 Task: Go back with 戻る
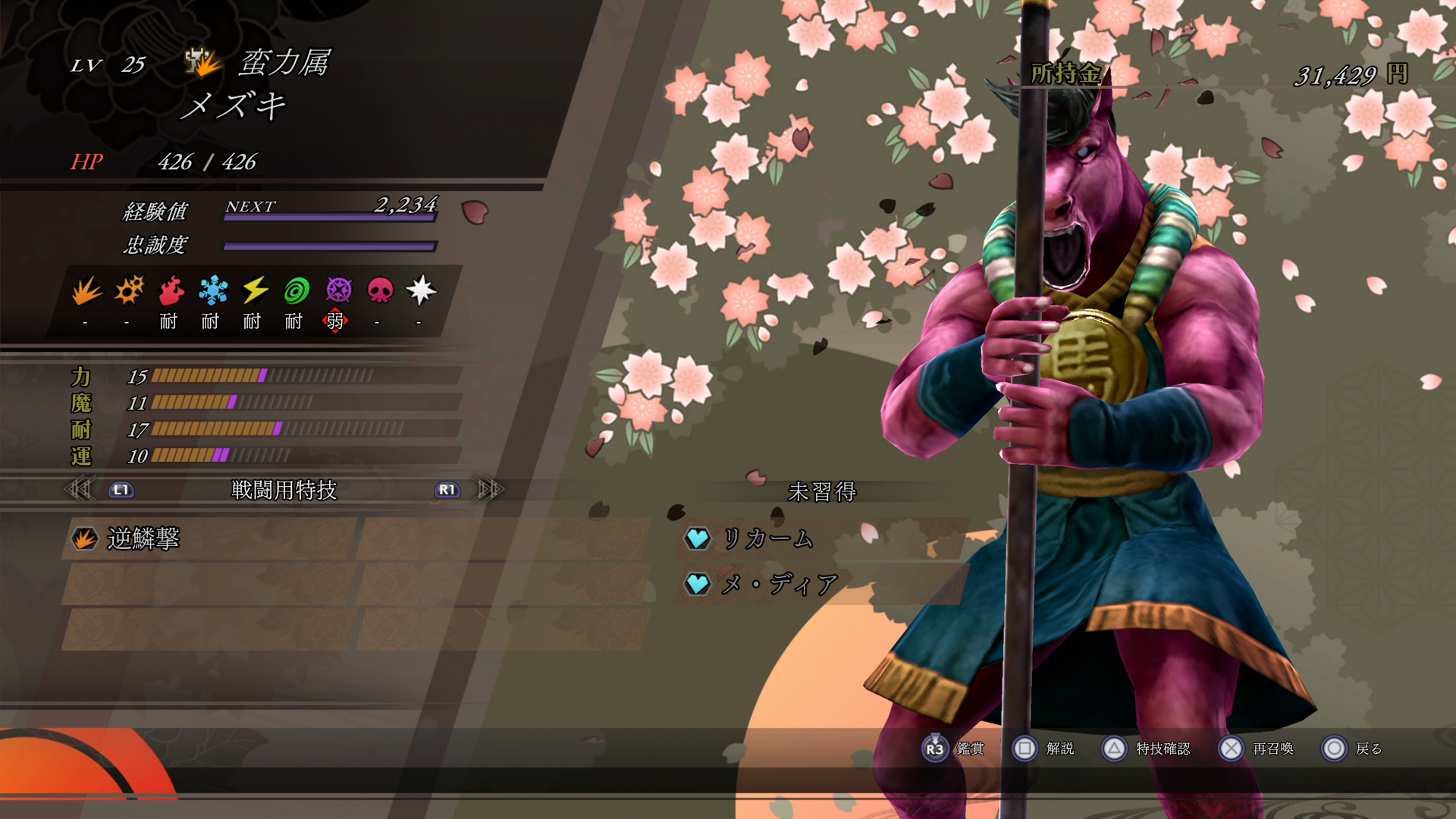tap(1352, 748)
